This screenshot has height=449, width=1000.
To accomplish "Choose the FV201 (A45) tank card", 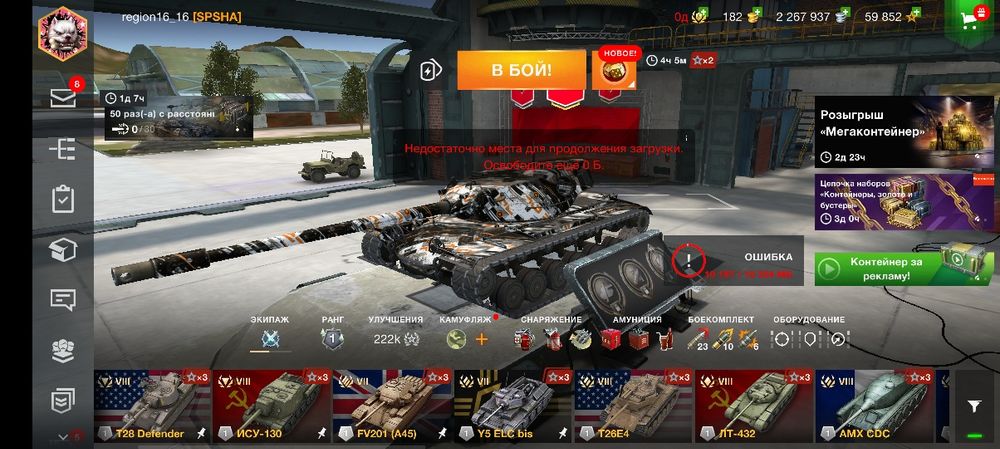I will pyautogui.click(x=392, y=406).
